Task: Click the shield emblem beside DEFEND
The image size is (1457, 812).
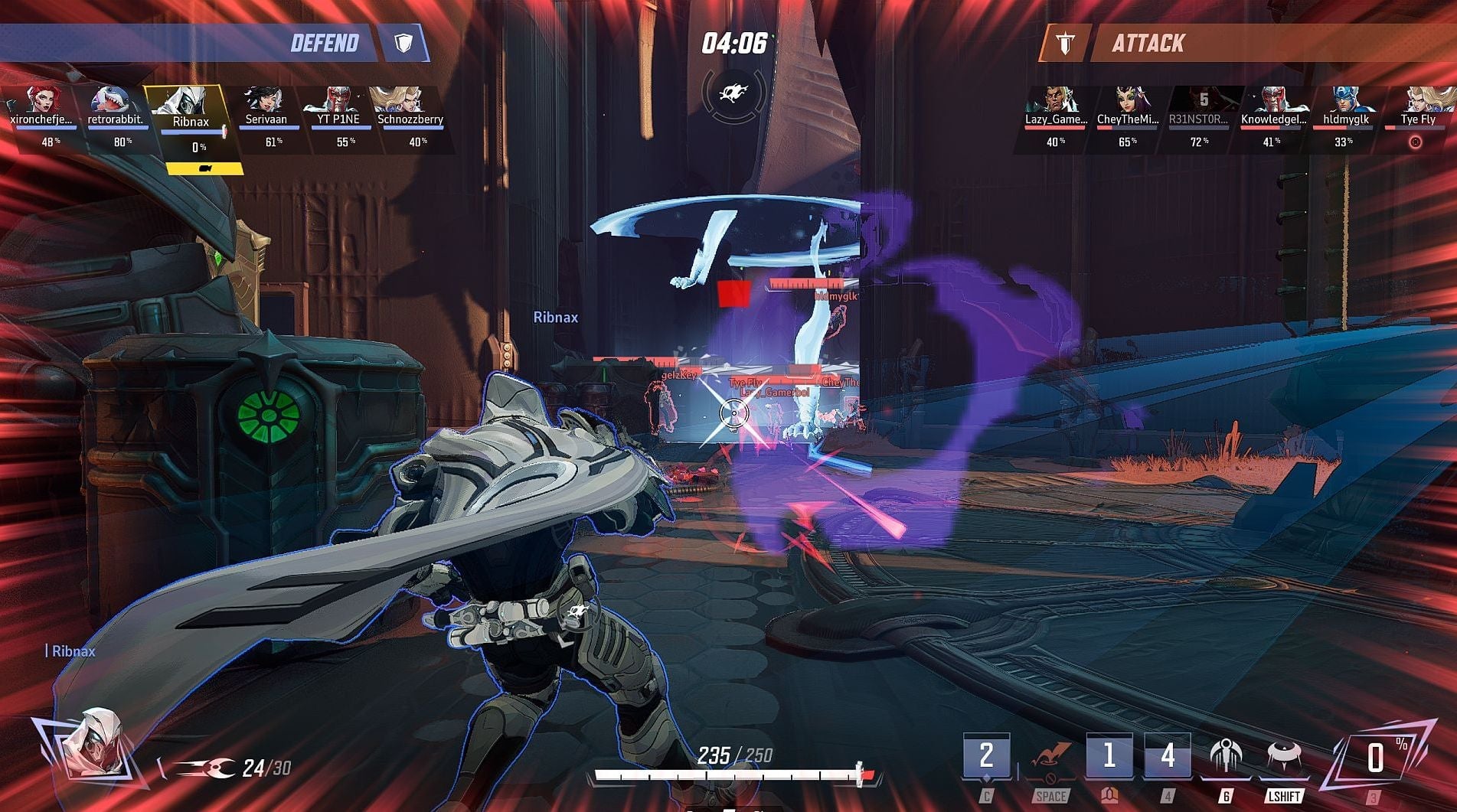Action: [401, 43]
